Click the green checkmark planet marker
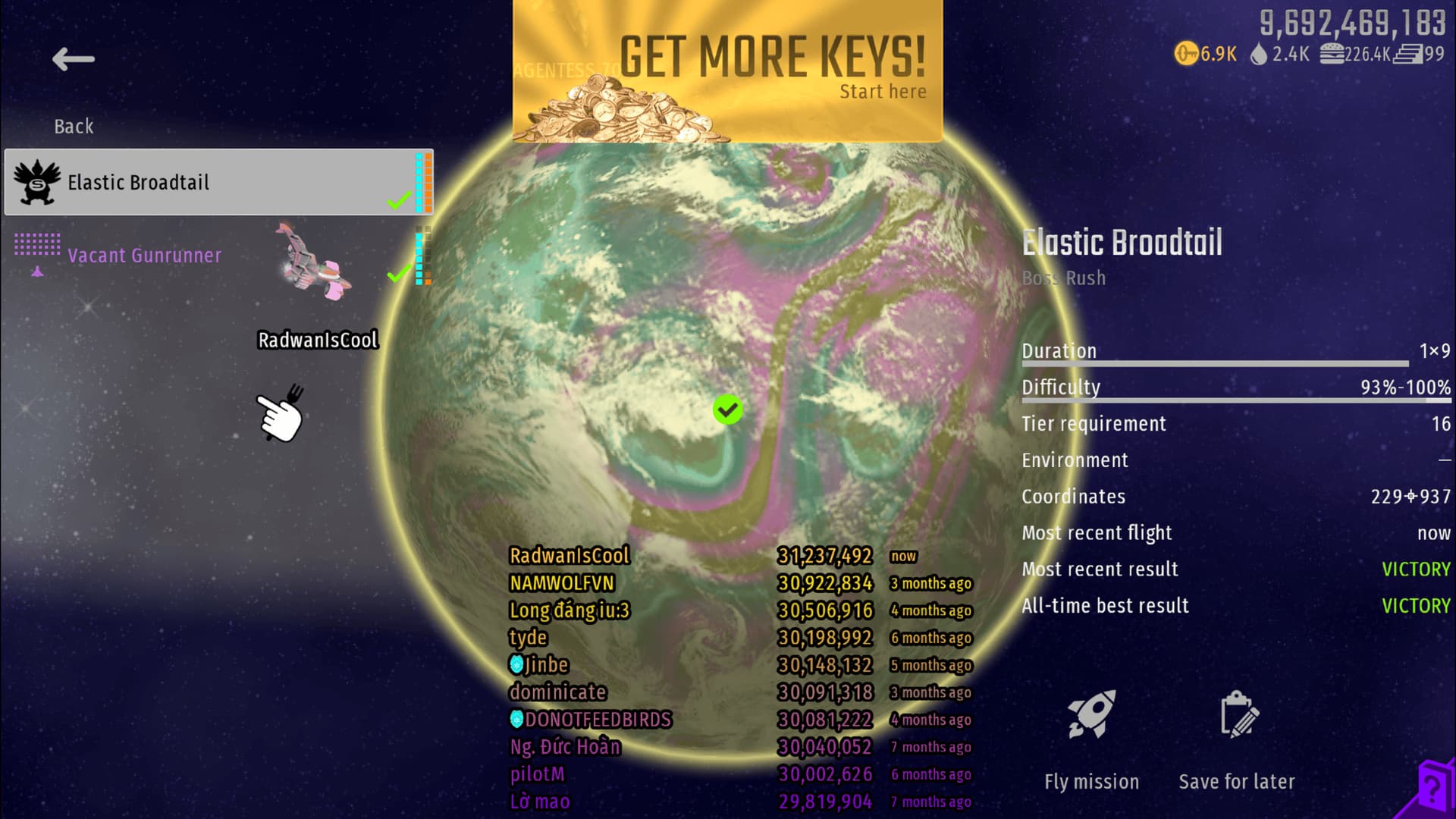This screenshot has width=1456, height=819. (x=727, y=409)
